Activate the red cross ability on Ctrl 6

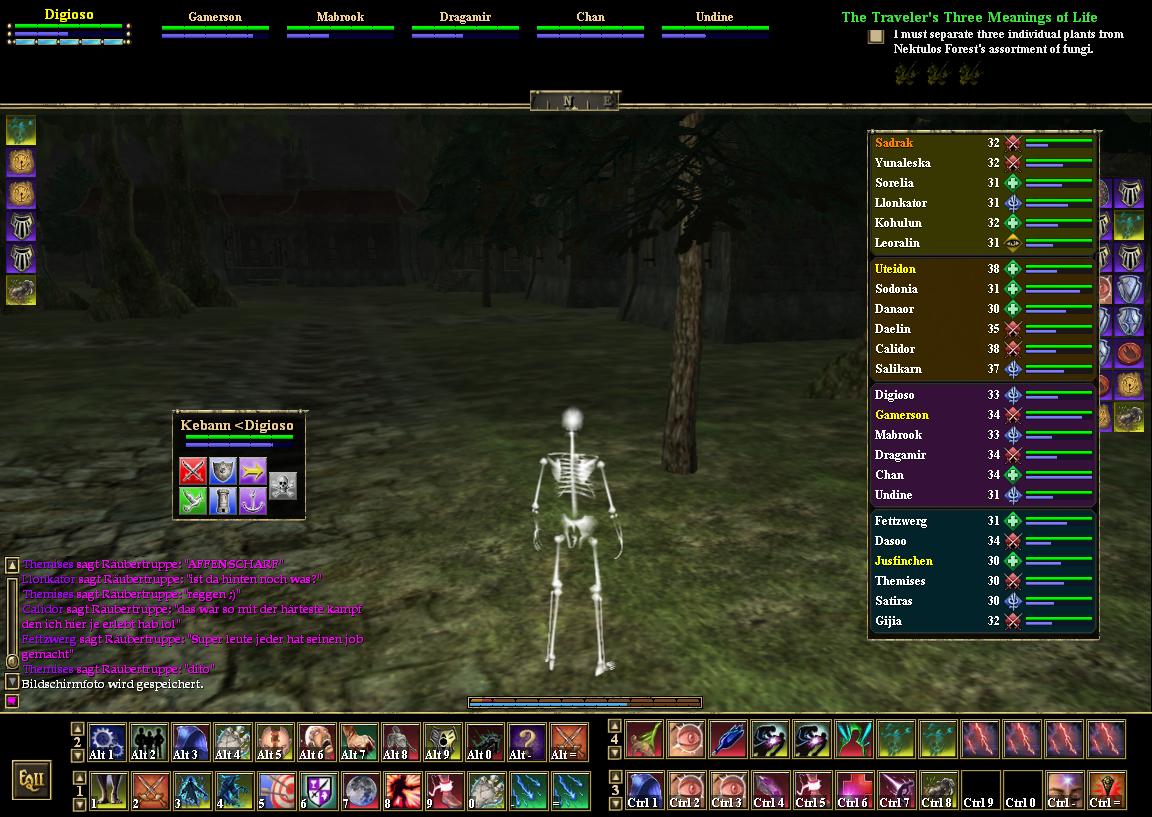coord(853,791)
